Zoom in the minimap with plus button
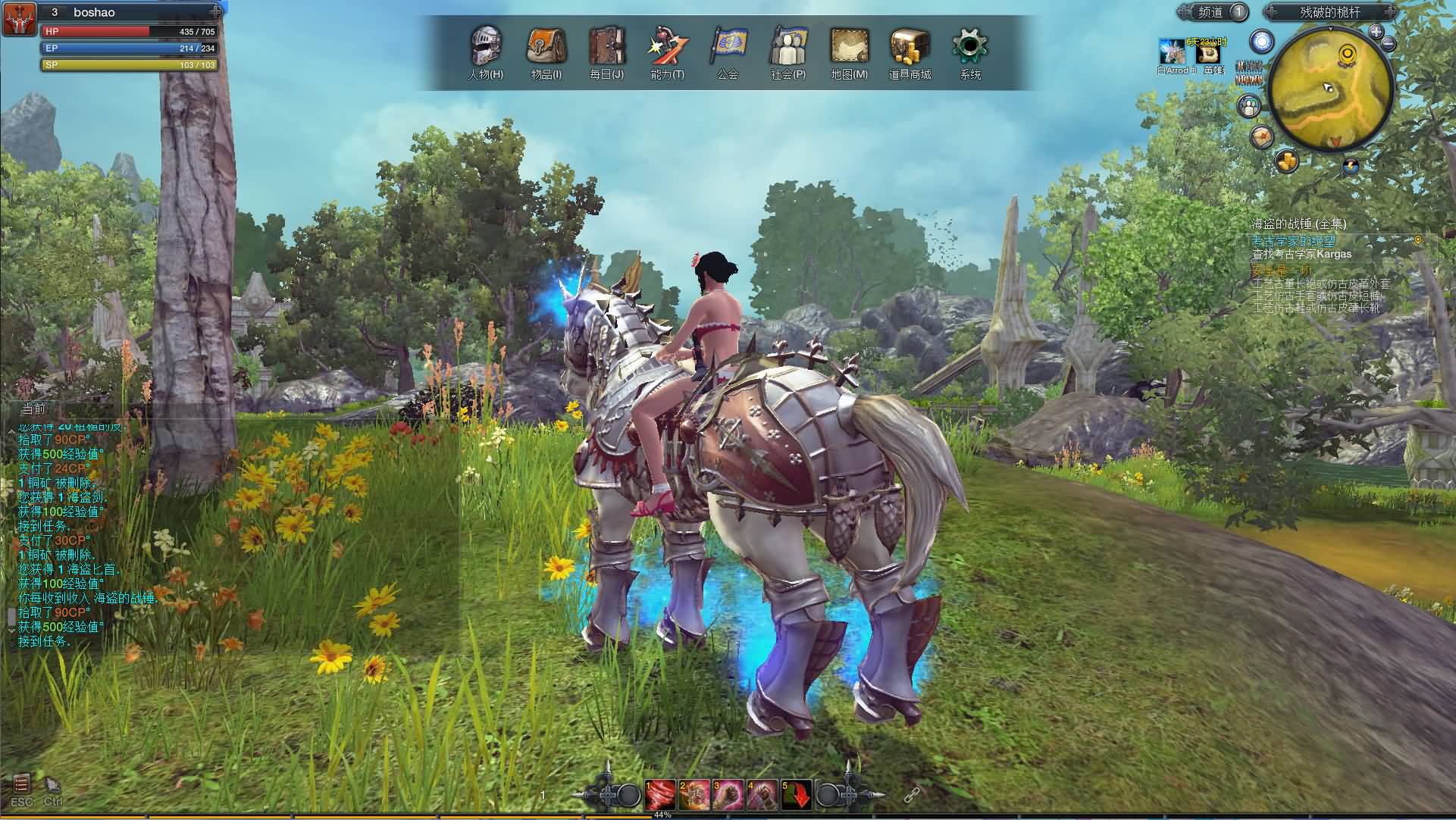 1376,32
